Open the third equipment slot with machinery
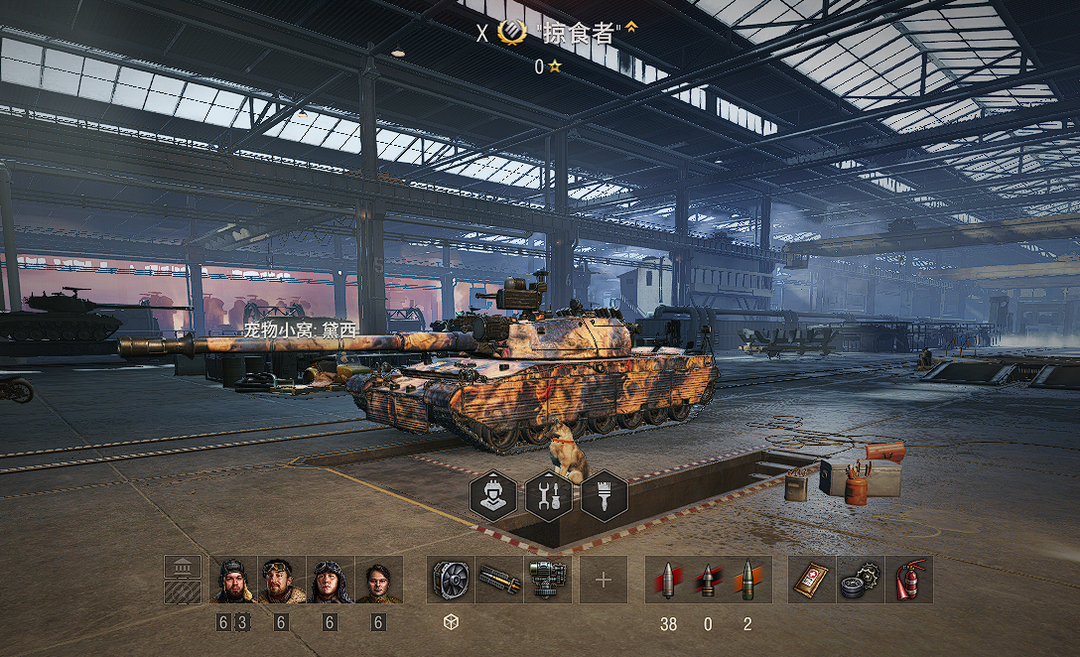 point(547,580)
